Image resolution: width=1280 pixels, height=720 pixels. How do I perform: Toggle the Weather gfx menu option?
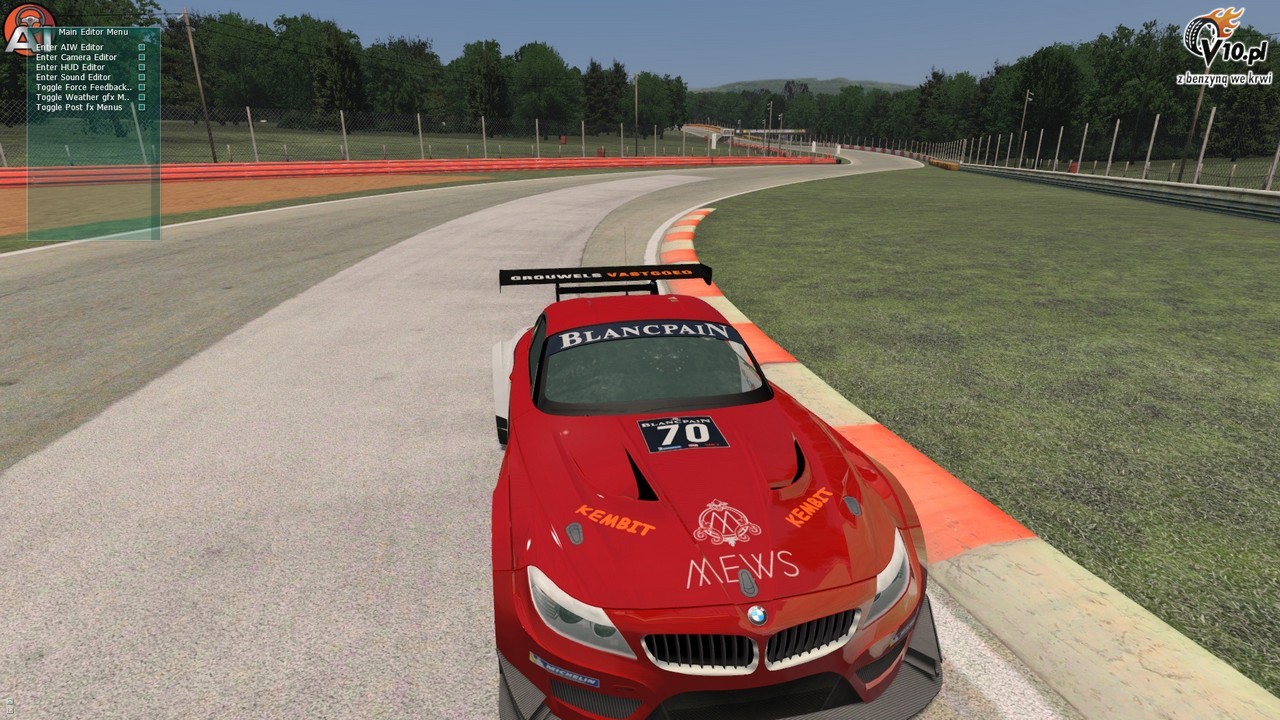83,97
